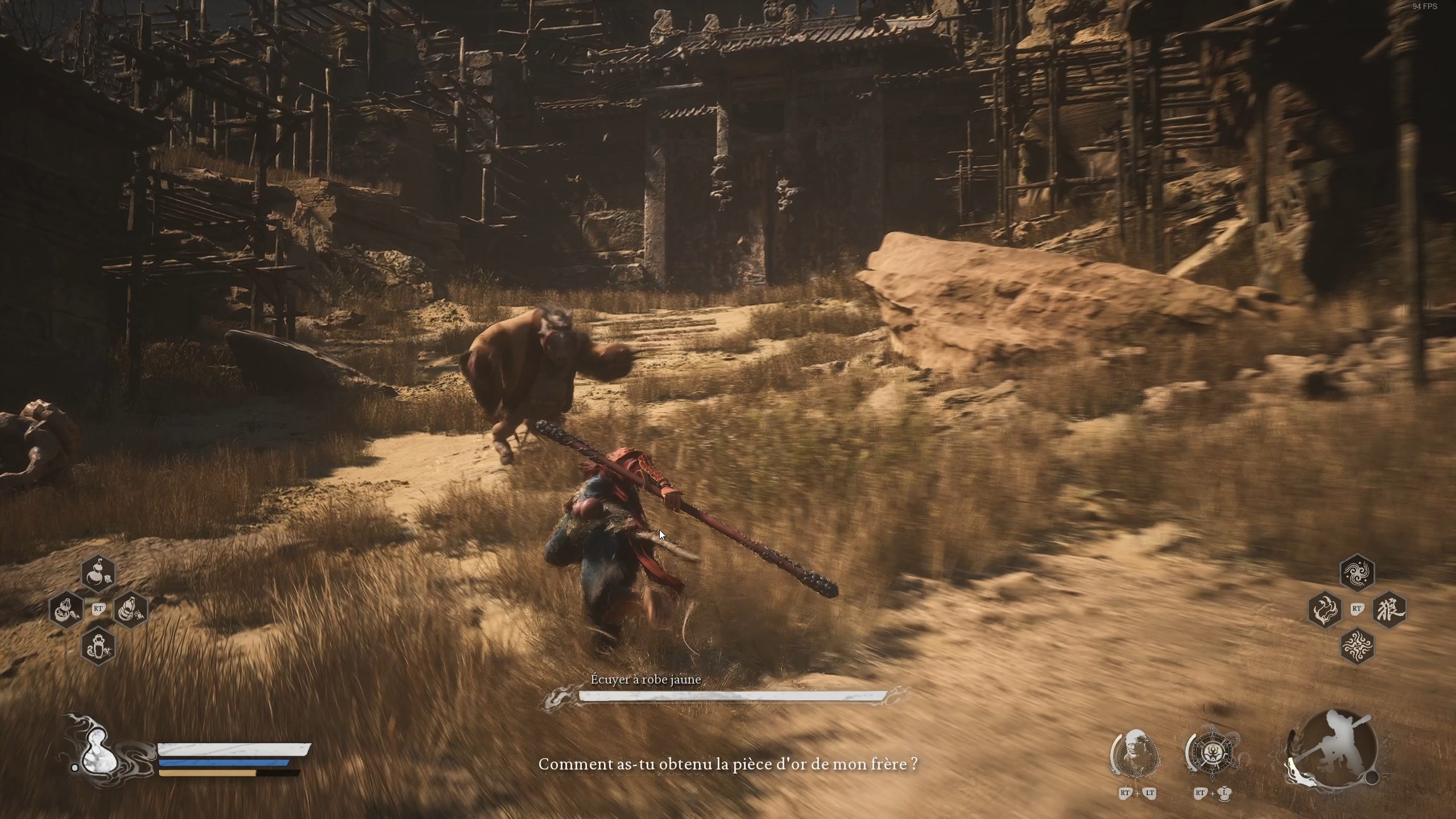Image resolution: width=1456 pixels, height=819 pixels.
Task: Activate the 狼 wolf transformation spell icon
Action: pyautogui.click(x=1389, y=609)
